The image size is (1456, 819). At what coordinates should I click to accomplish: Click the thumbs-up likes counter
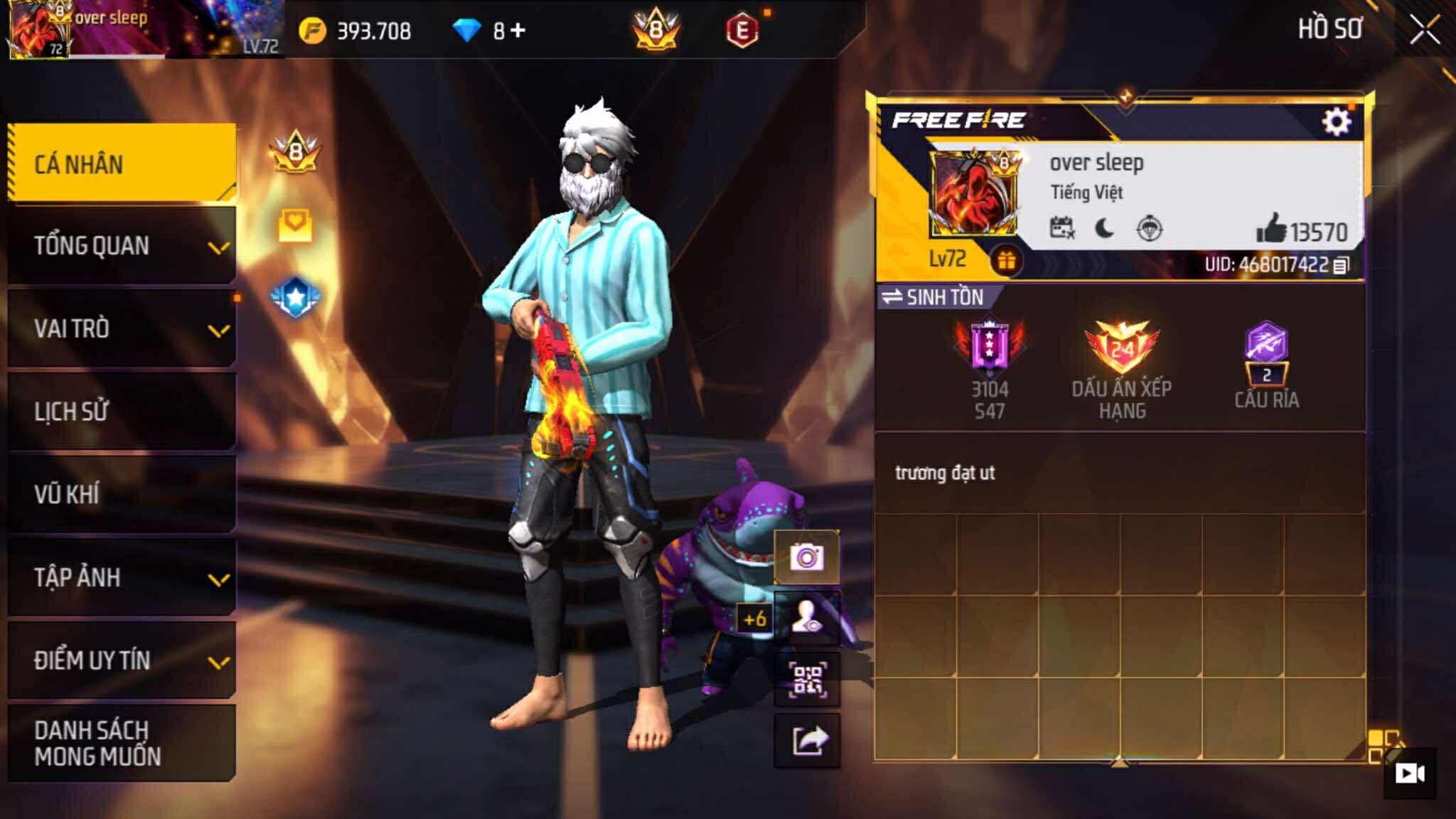1301,231
